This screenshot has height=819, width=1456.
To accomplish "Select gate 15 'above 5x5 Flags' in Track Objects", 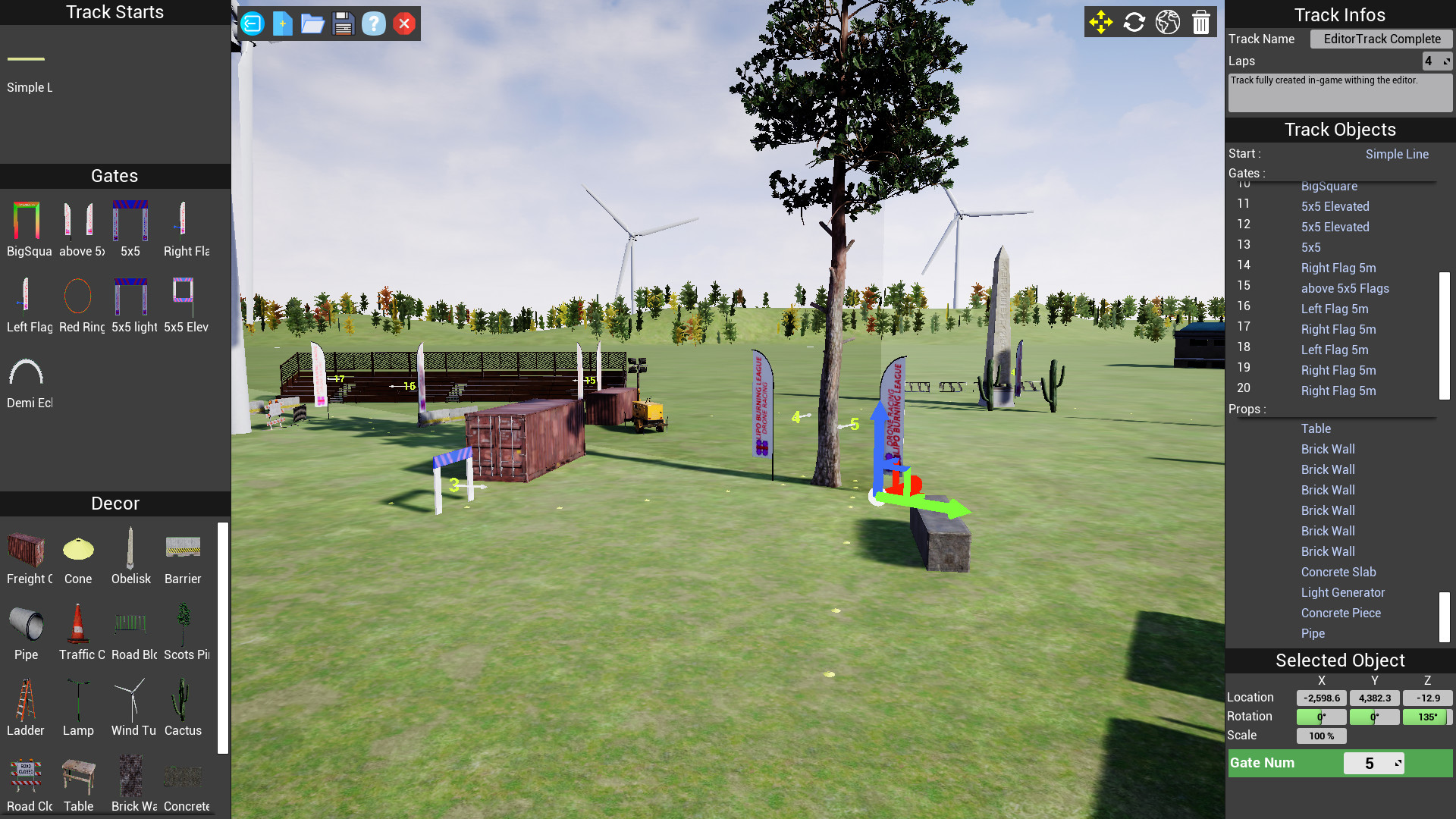I will (x=1345, y=288).
